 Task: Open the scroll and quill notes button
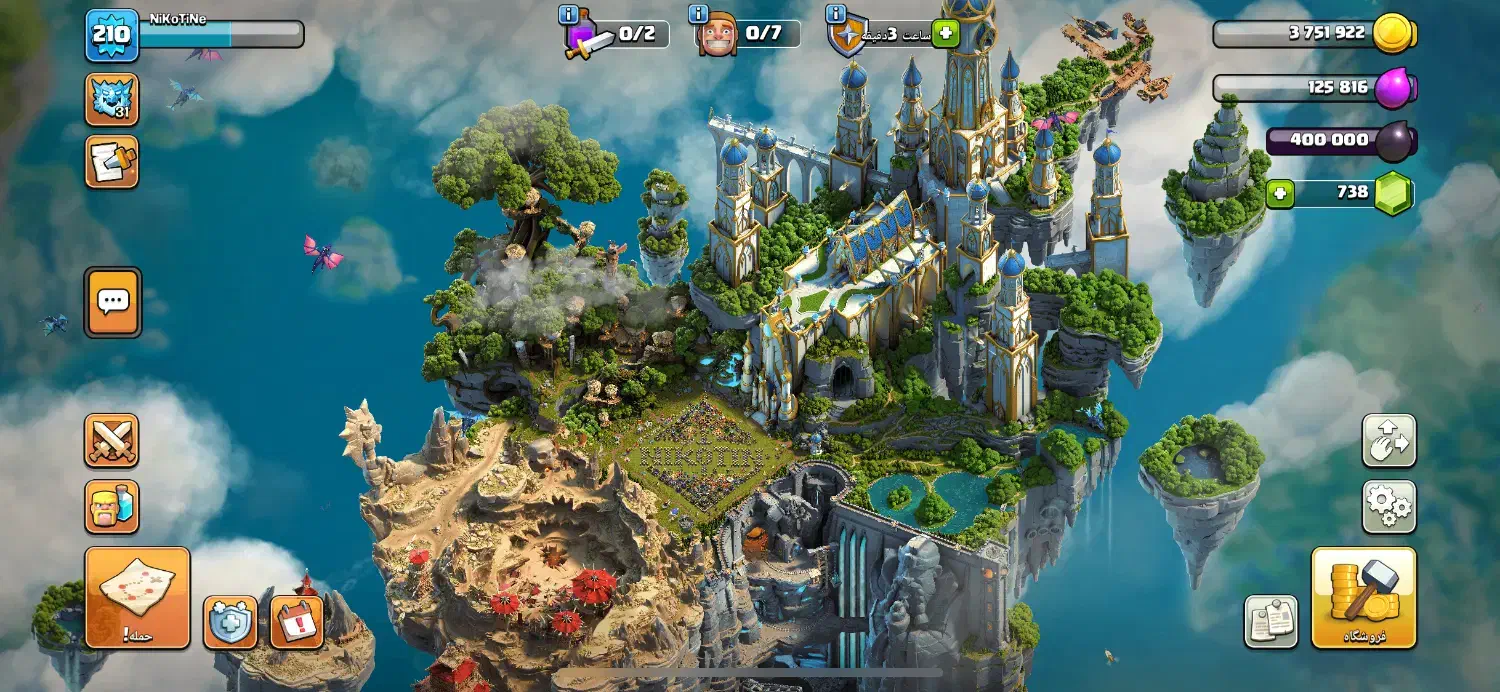[111, 162]
